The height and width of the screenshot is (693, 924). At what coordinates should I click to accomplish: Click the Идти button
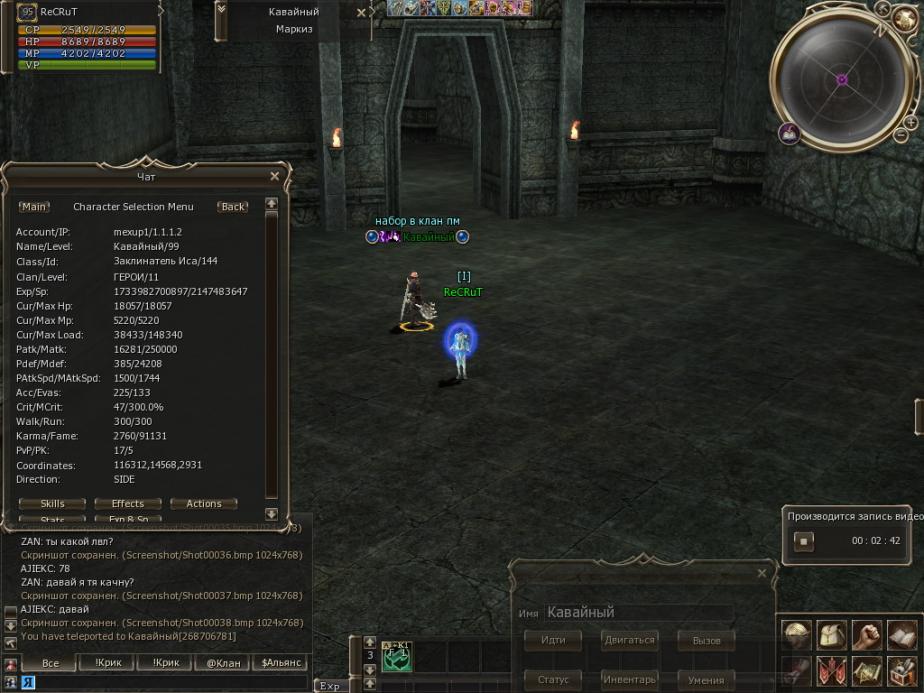tap(553, 640)
